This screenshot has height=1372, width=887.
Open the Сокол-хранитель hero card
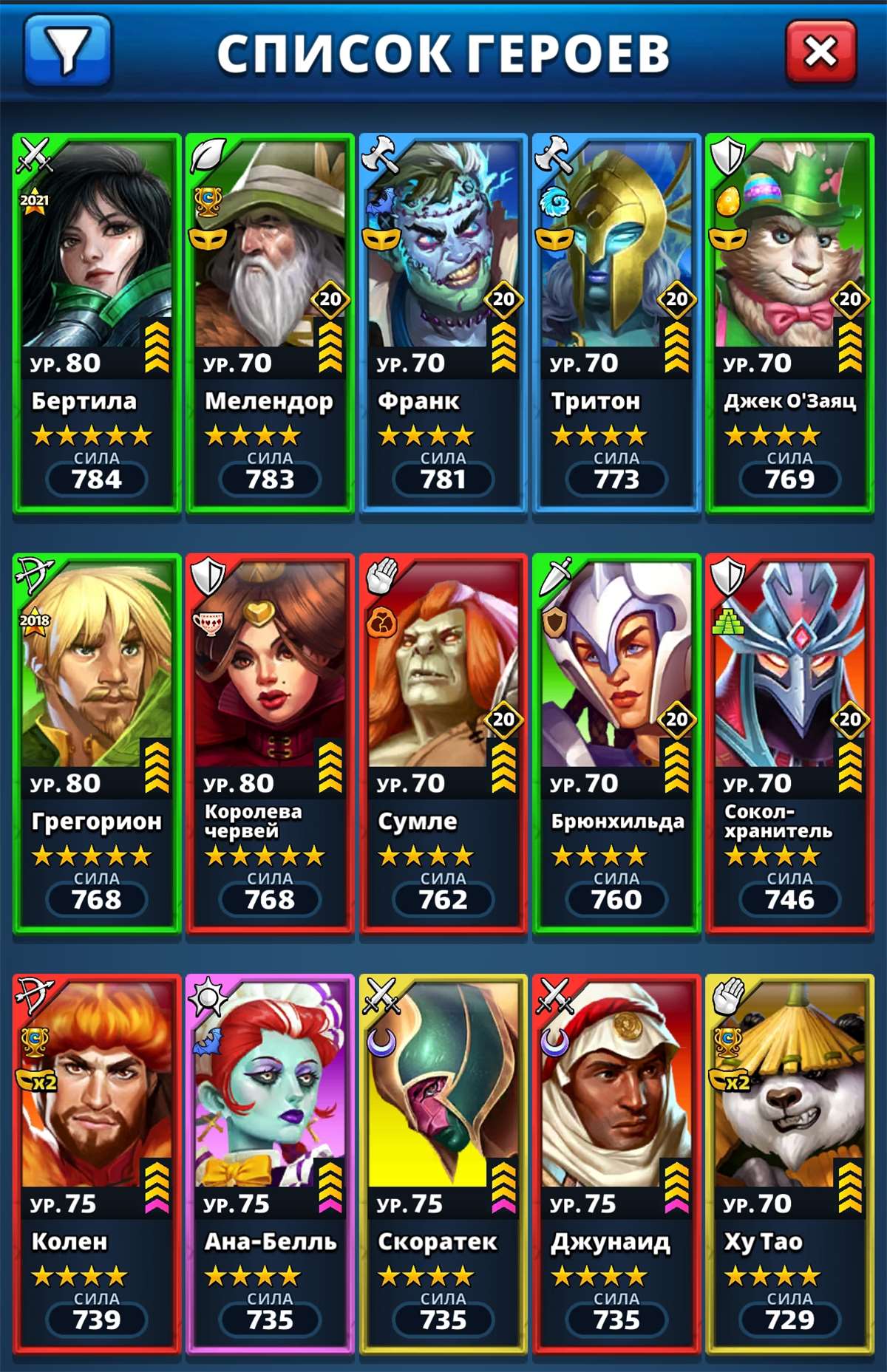pyautogui.click(x=789, y=743)
